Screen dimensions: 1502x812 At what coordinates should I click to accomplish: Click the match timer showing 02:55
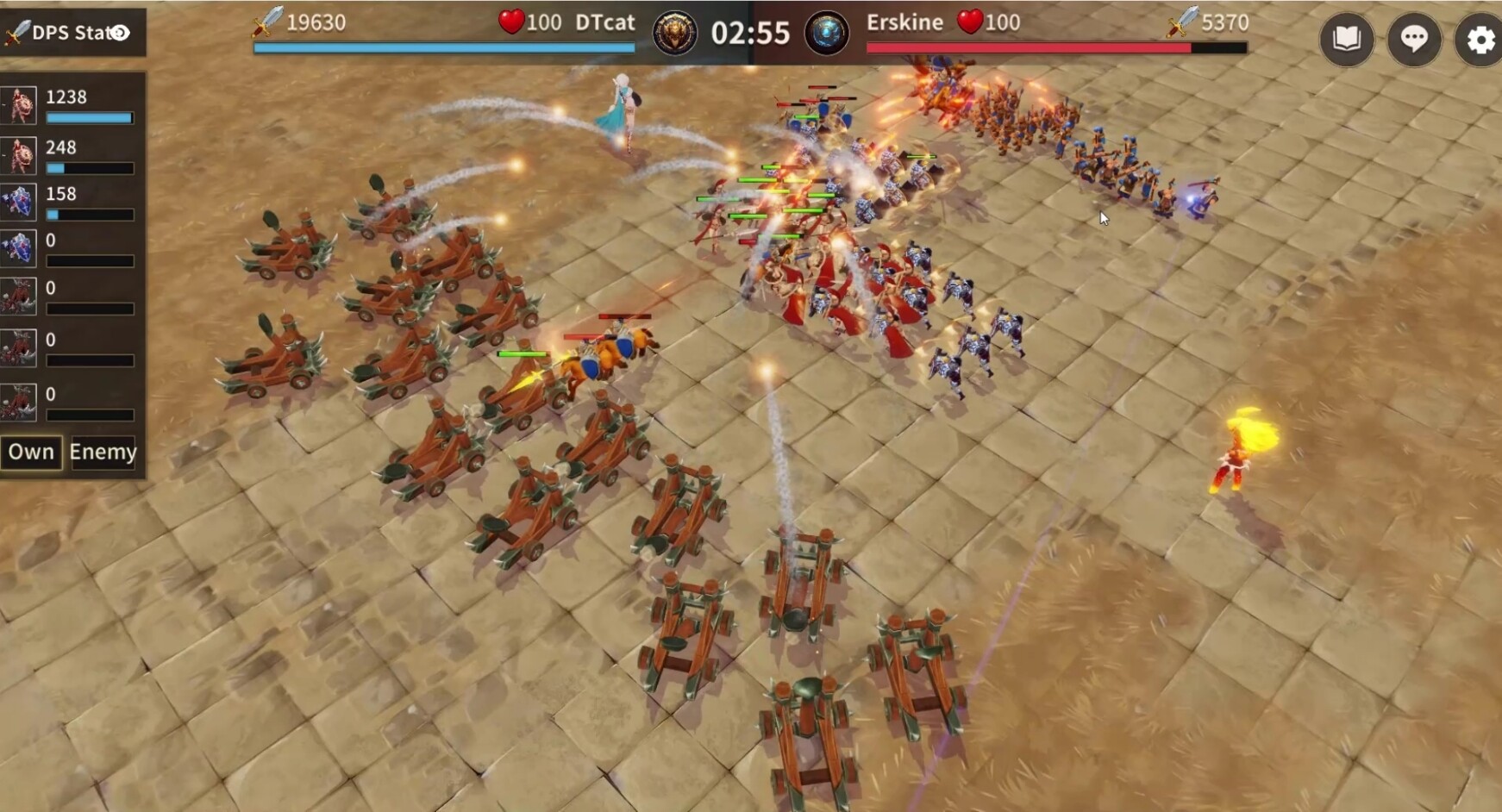pos(752,33)
